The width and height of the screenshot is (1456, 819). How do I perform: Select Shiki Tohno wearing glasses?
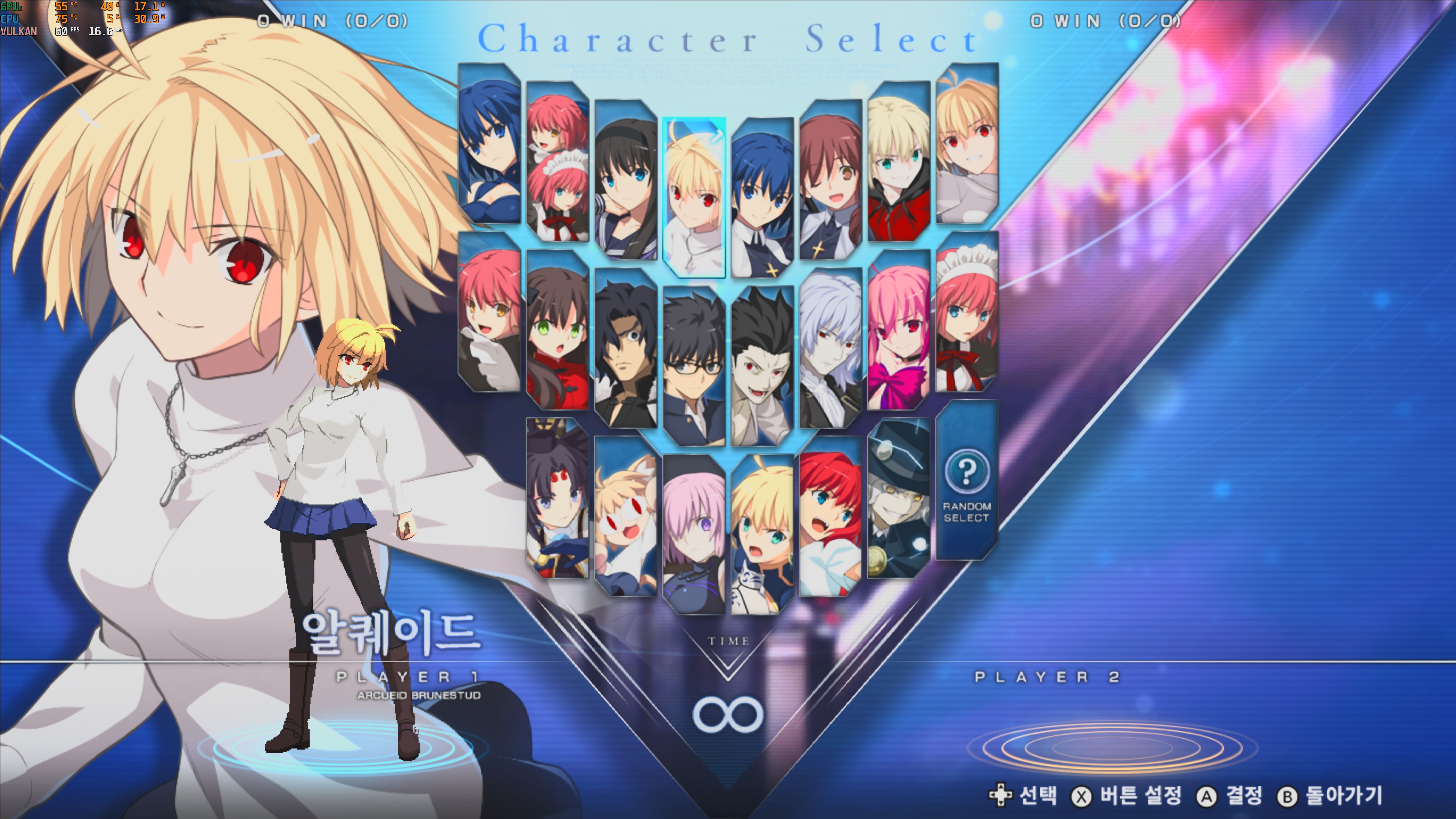pyautogui.click(x=693, y=366)
